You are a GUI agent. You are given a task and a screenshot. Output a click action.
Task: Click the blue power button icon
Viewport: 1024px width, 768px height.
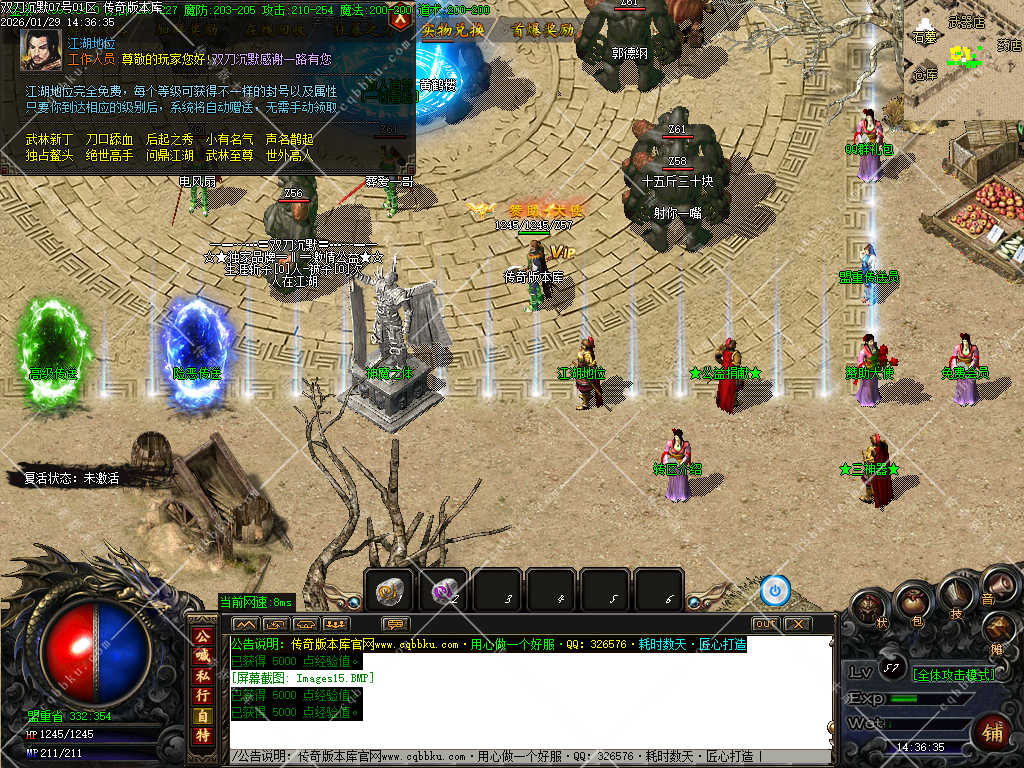774,591
